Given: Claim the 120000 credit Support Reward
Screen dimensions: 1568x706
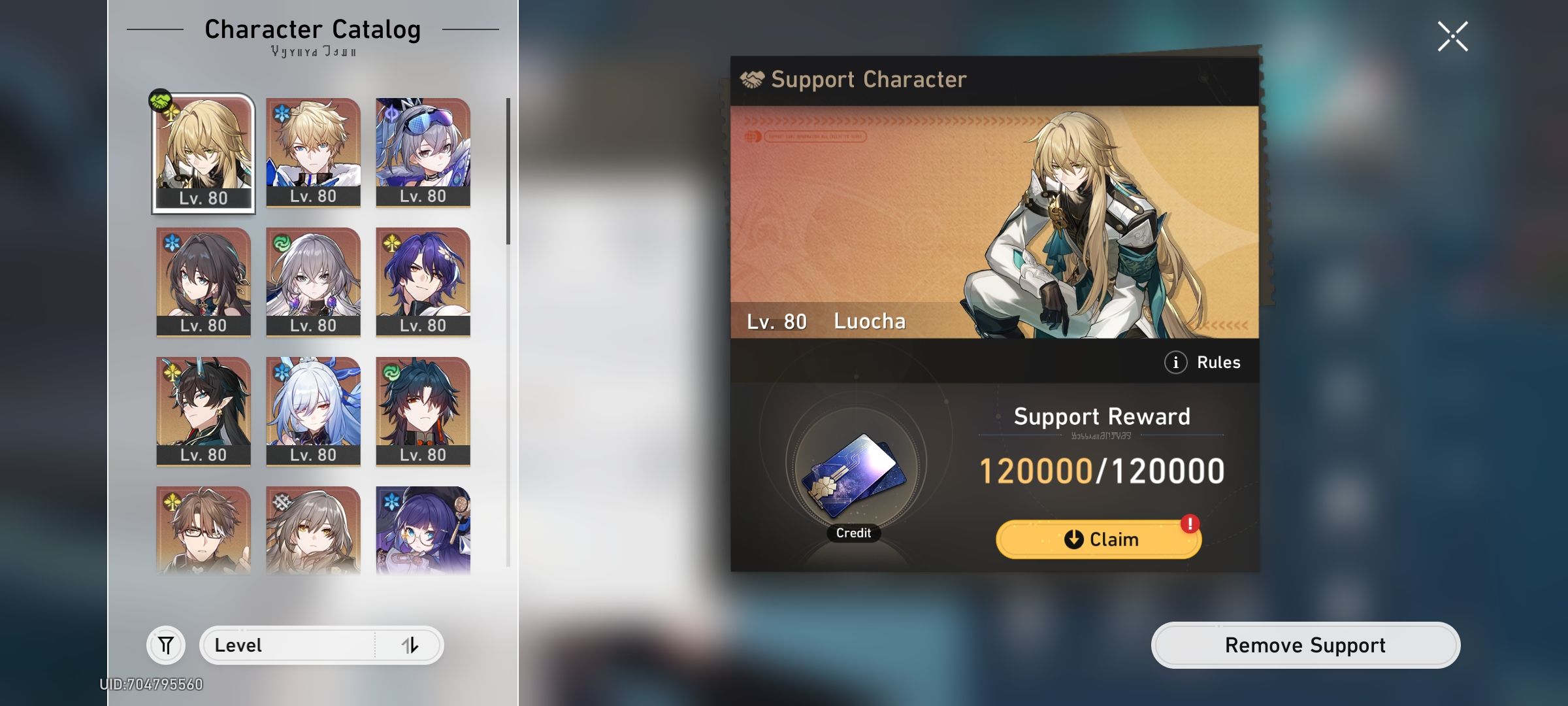Looking at the screenshot, I should [1098, 539].
